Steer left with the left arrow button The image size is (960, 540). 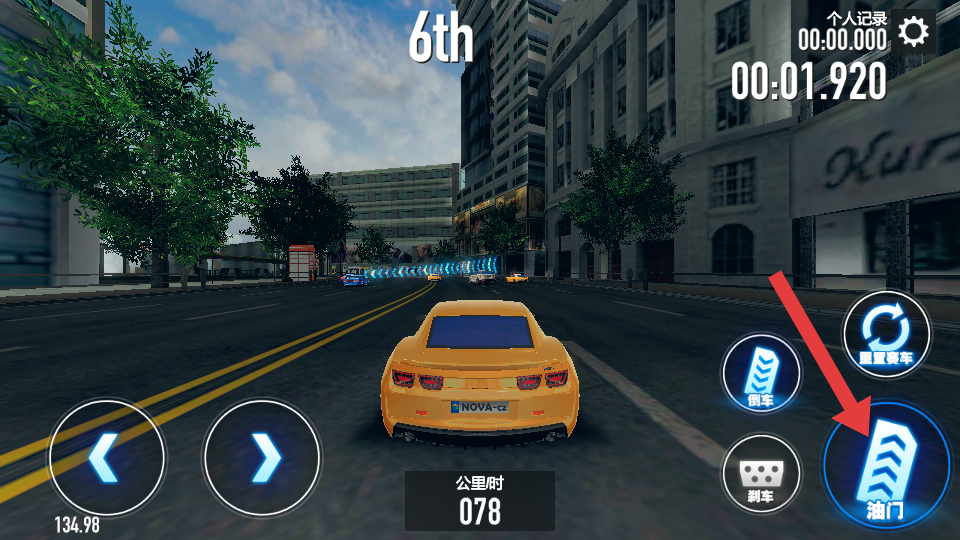(107, 458)
